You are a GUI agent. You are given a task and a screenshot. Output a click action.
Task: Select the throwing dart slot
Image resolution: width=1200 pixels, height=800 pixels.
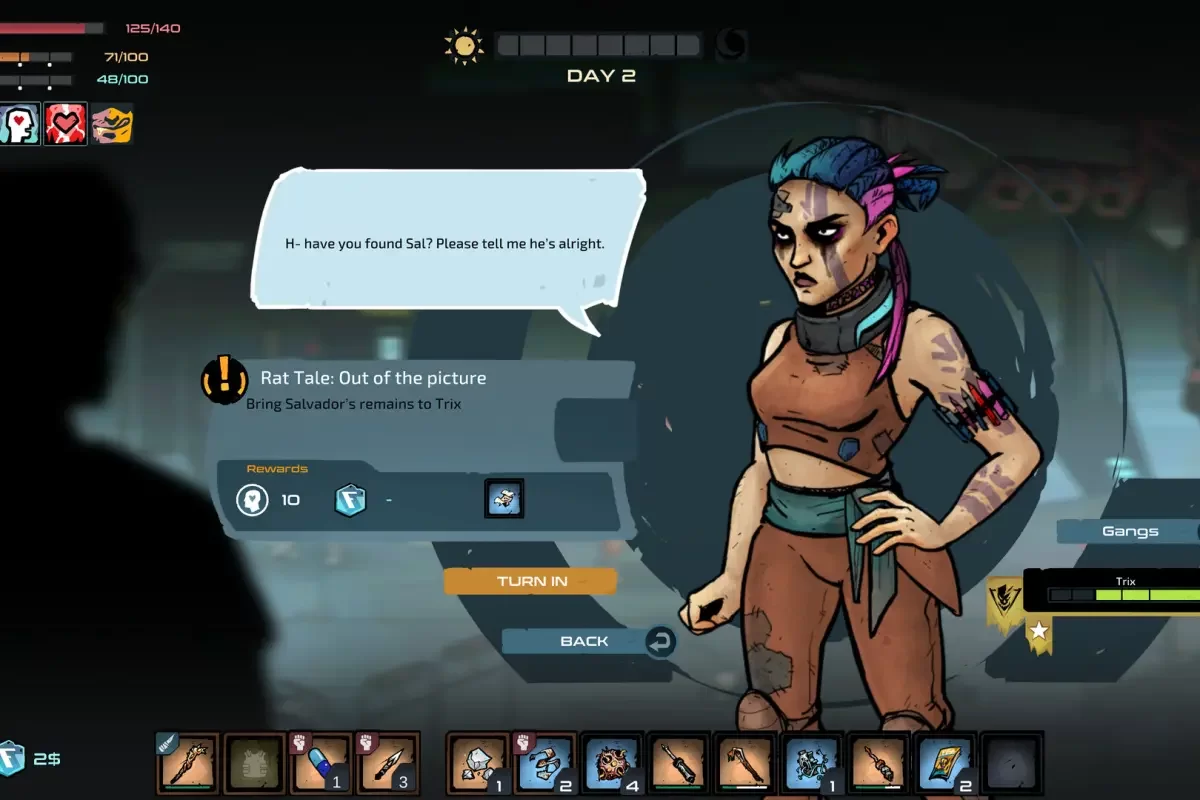click(388, 764)
